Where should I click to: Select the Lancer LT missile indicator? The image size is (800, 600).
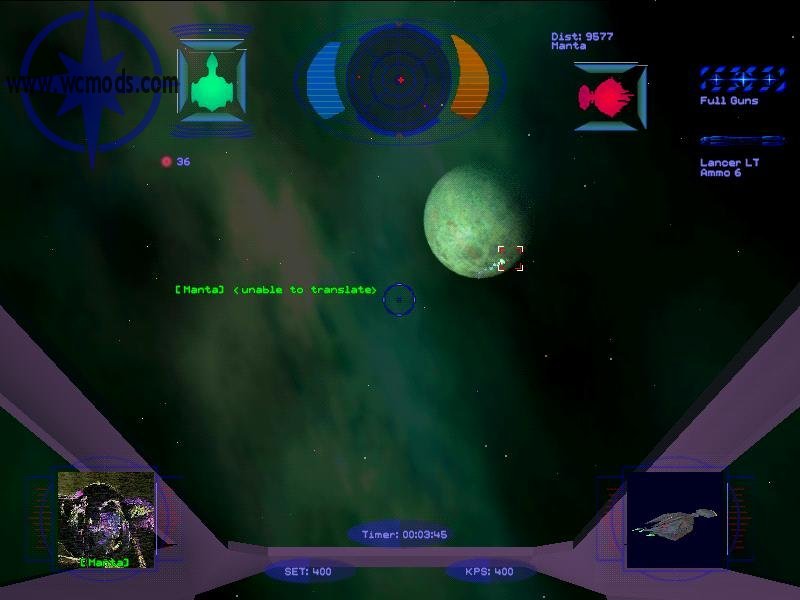(742, 141)
